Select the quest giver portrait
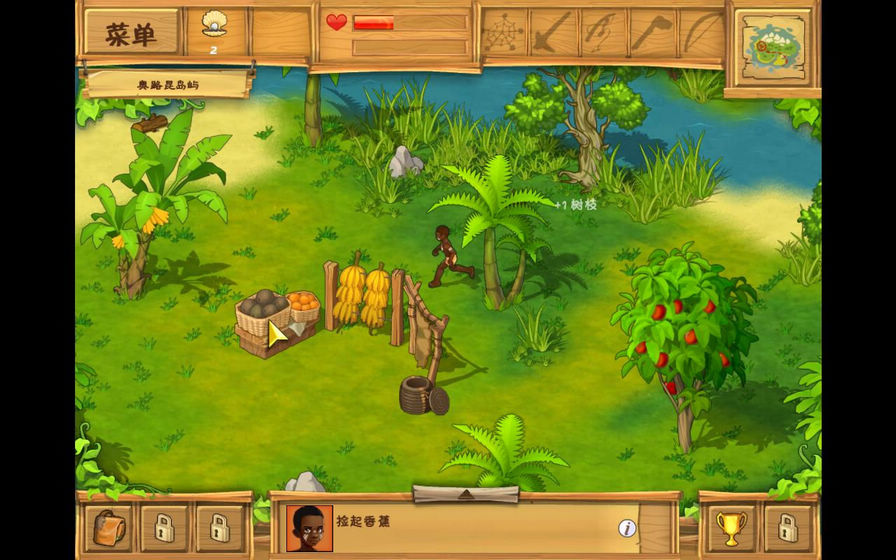Image resolution: width=896 pixels, height=560 pixels. pyautogui.click(x=309, y=528)
